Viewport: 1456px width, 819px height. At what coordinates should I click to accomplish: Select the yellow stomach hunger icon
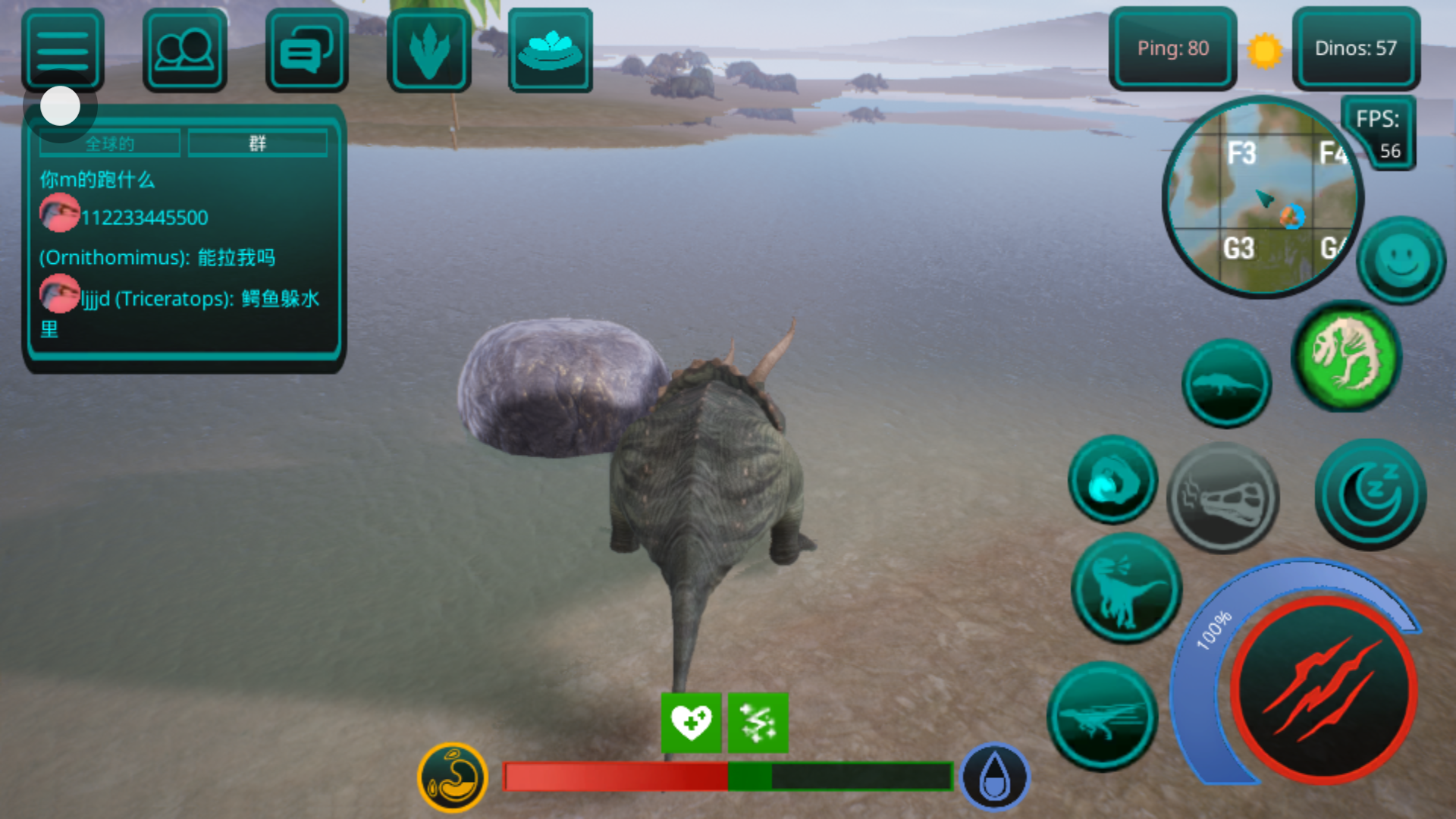[453, 777]
